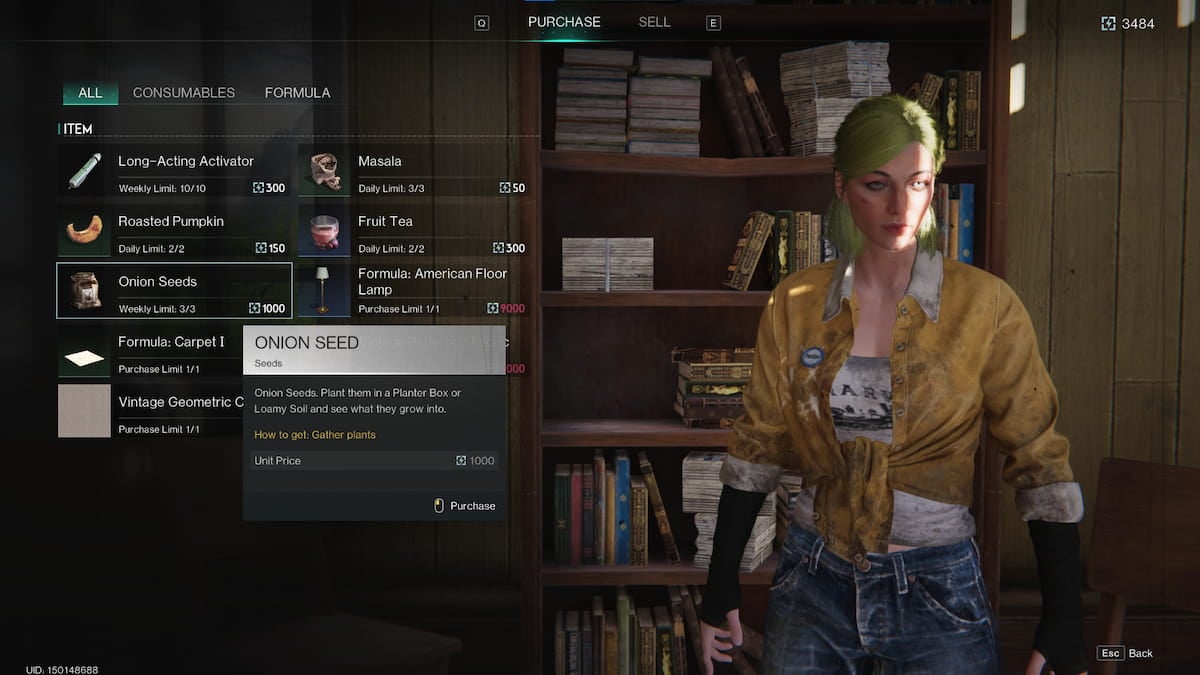Switch to the Formula category
The image size is (1200, 675).
click(x=297, y=93)
